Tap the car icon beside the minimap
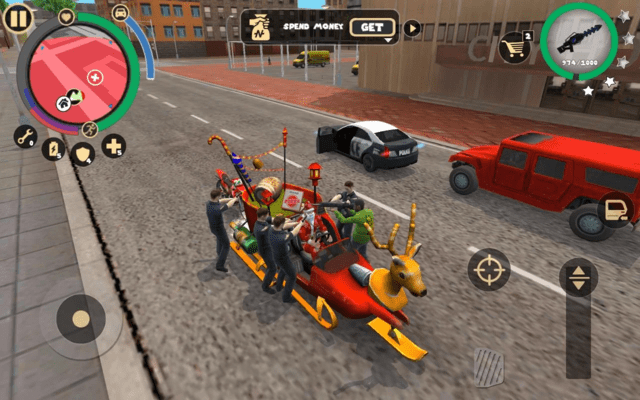The image size is (640, 400). pos(121,13)
